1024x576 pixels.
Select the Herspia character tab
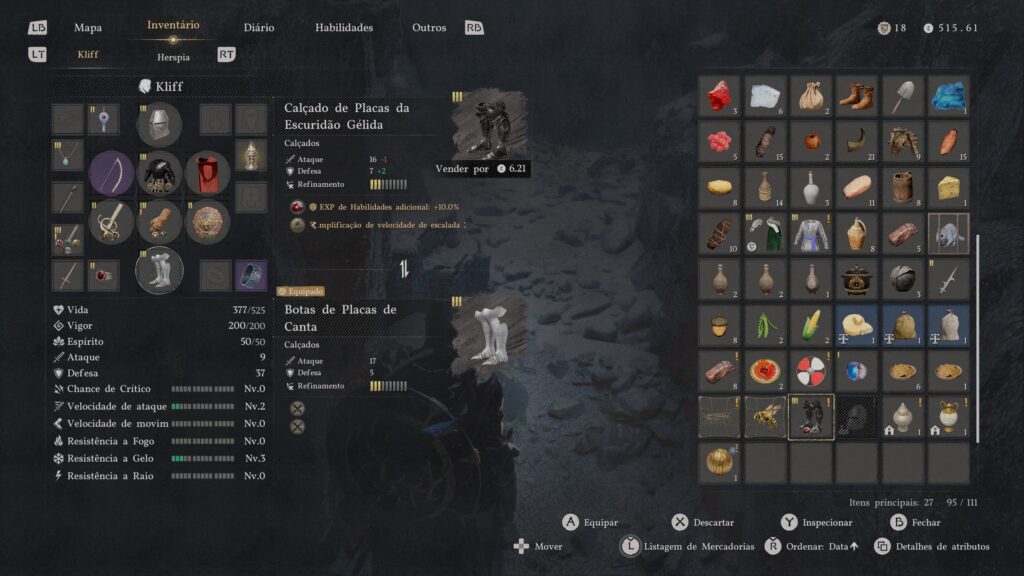click(x=173, y=57)
